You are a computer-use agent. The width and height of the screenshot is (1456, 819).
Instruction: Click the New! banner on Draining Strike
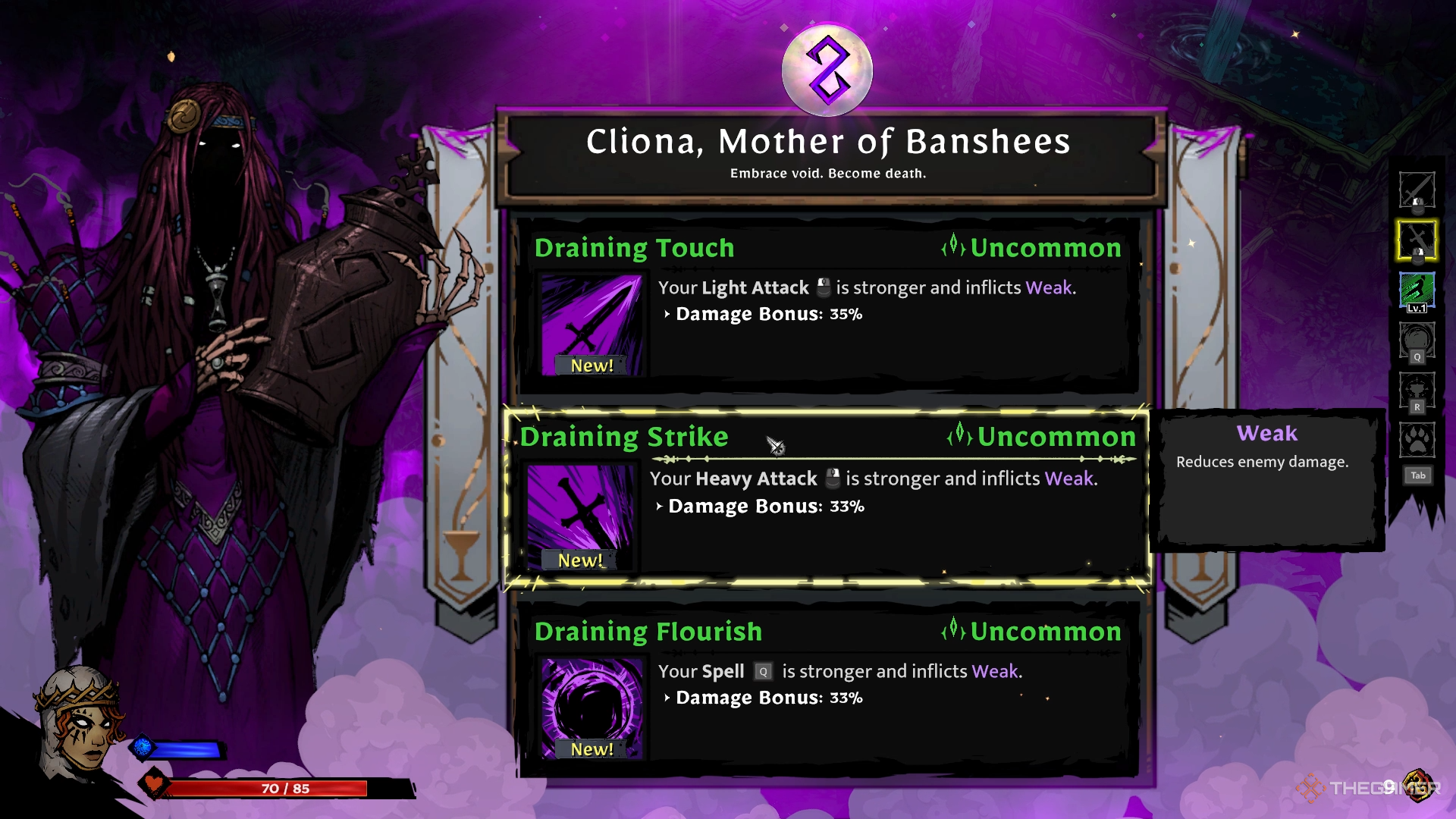point(581,561)
